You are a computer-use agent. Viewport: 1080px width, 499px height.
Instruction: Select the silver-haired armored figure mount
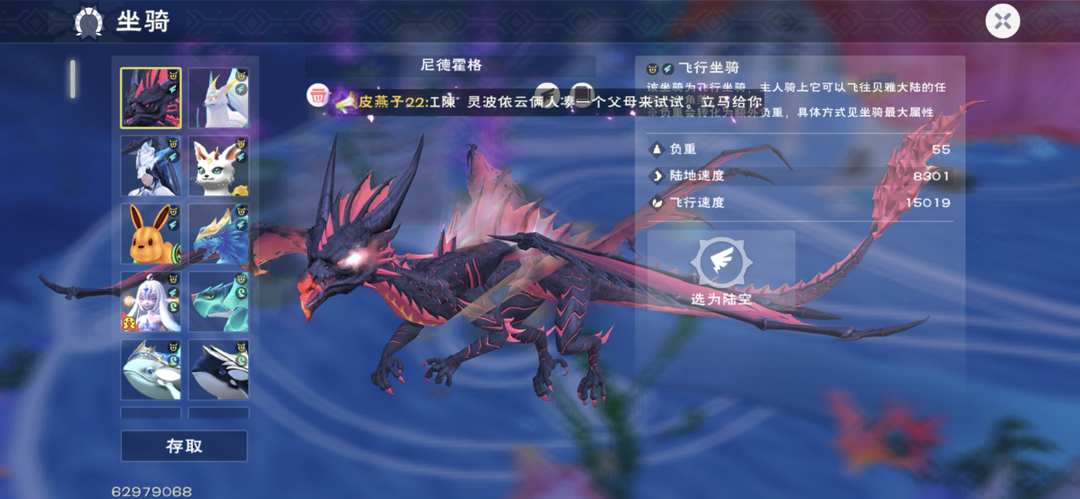[151, 166]
